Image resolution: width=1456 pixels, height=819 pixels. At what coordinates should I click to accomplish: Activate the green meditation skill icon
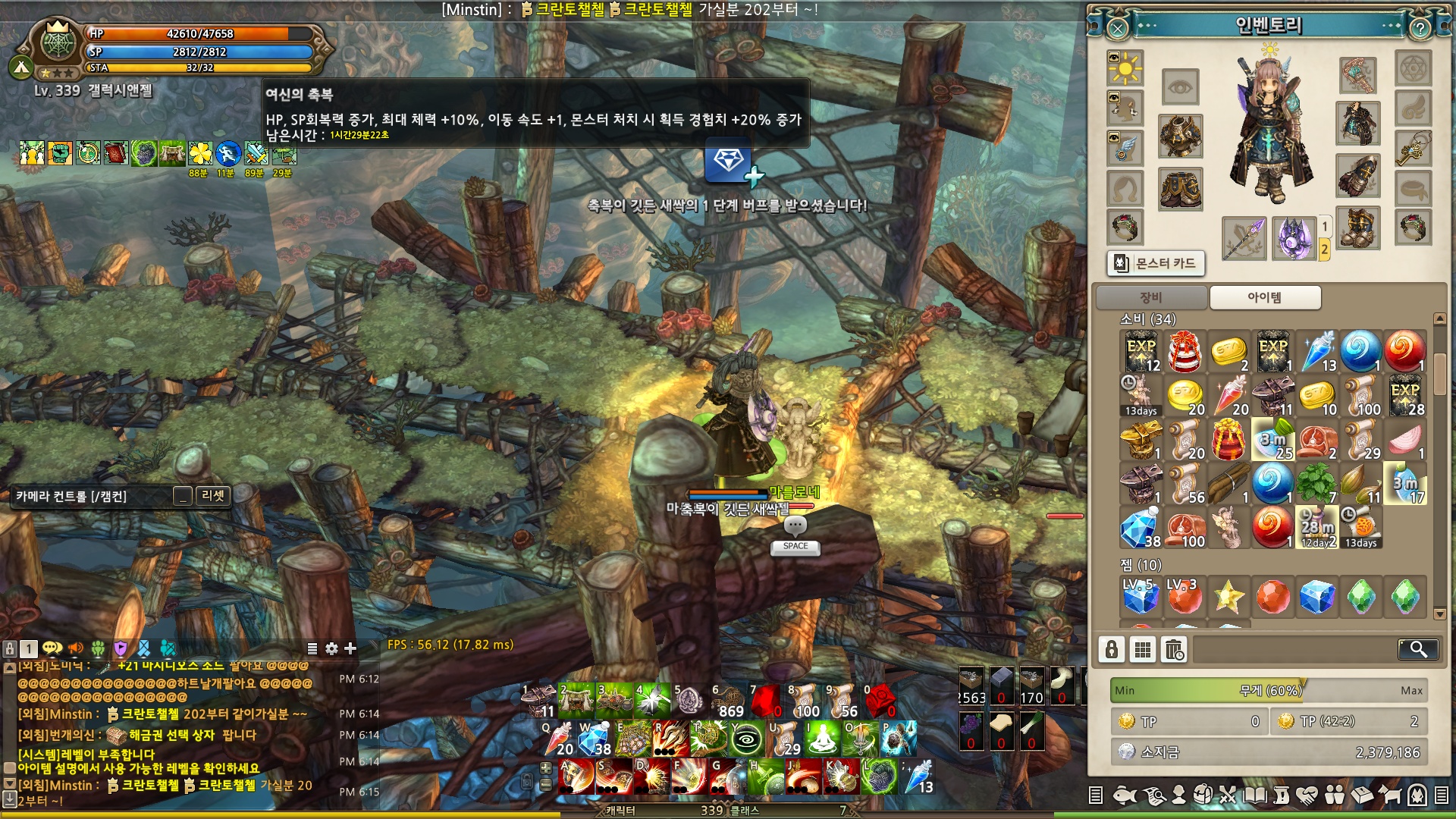point(822,739)
